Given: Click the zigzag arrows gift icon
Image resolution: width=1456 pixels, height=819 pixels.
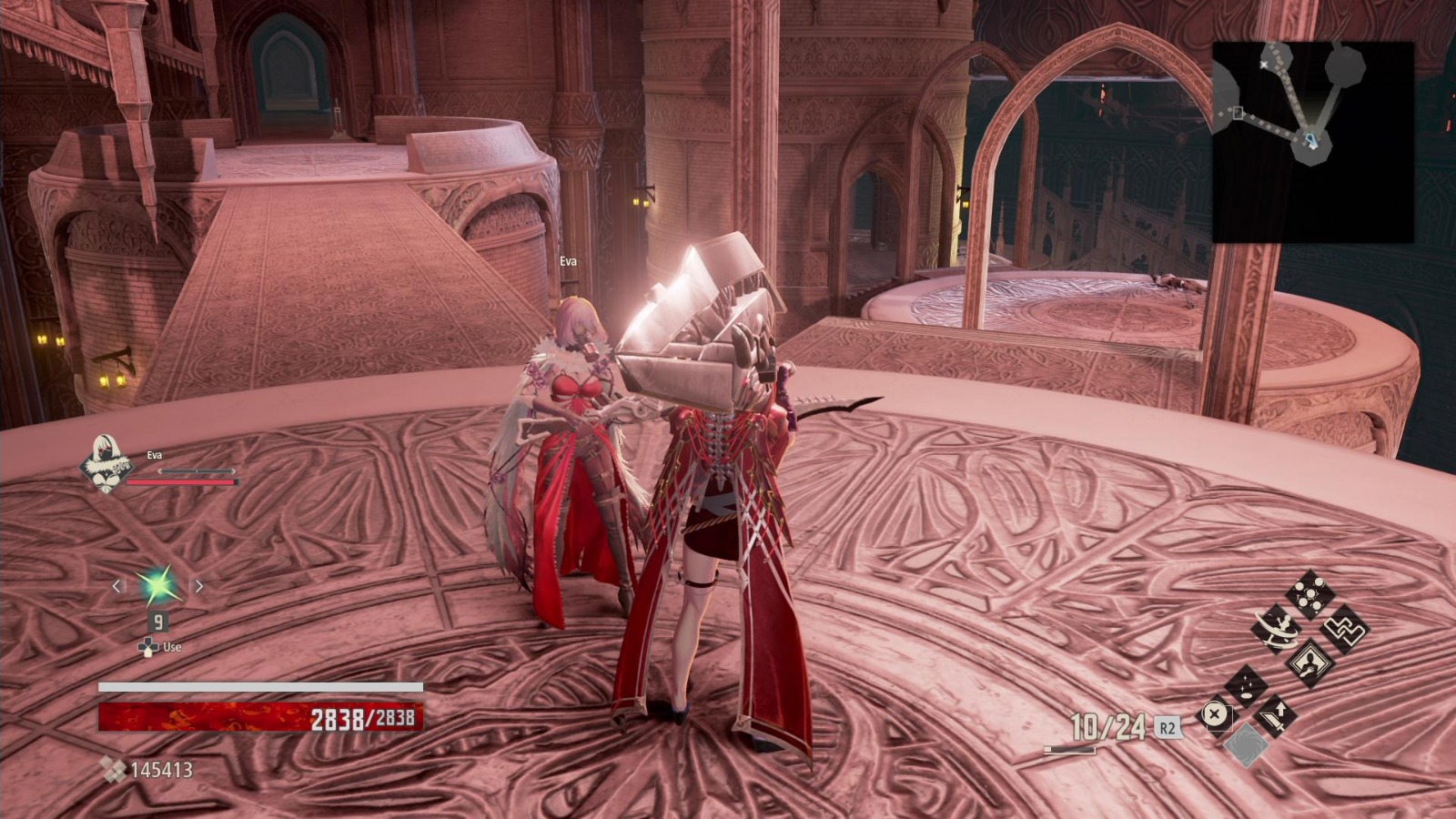Looking at the screenshot, I should click(x=1343, y=632).
